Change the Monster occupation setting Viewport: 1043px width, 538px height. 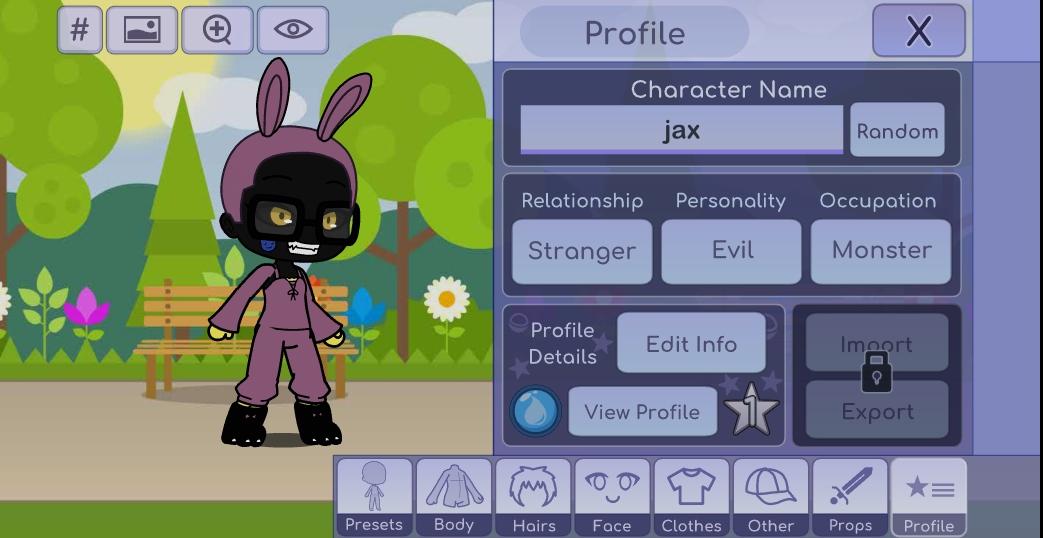880,250
